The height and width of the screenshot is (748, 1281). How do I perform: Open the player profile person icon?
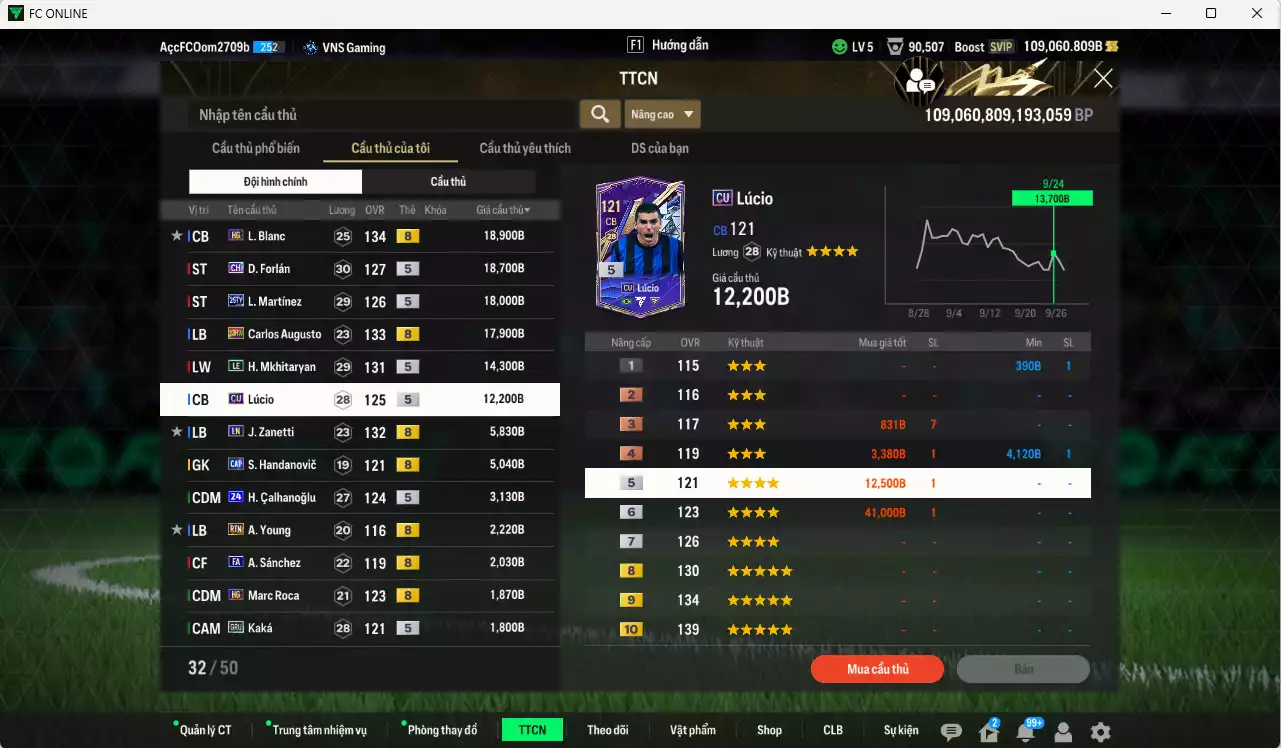[1064, 729]
